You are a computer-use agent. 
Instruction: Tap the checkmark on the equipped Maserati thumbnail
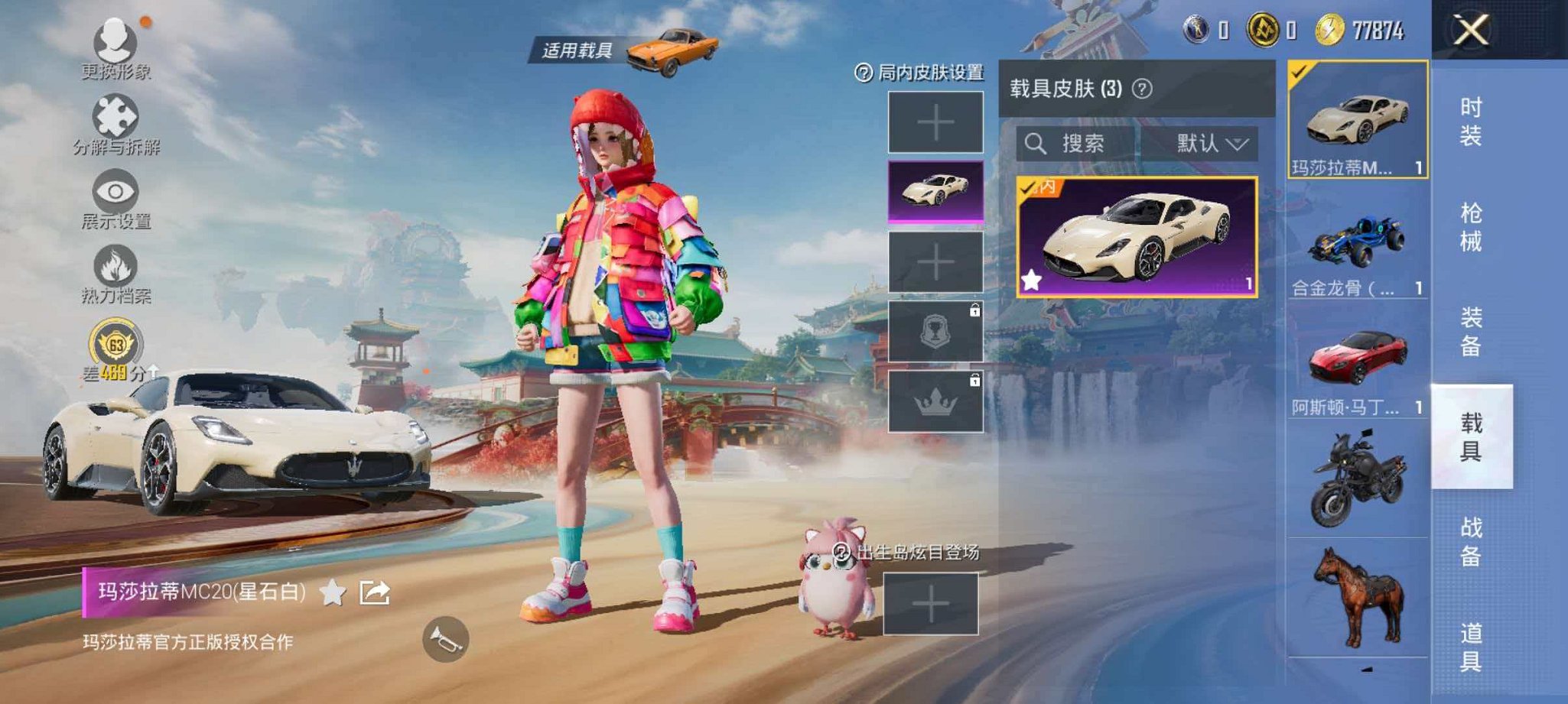1298,72
